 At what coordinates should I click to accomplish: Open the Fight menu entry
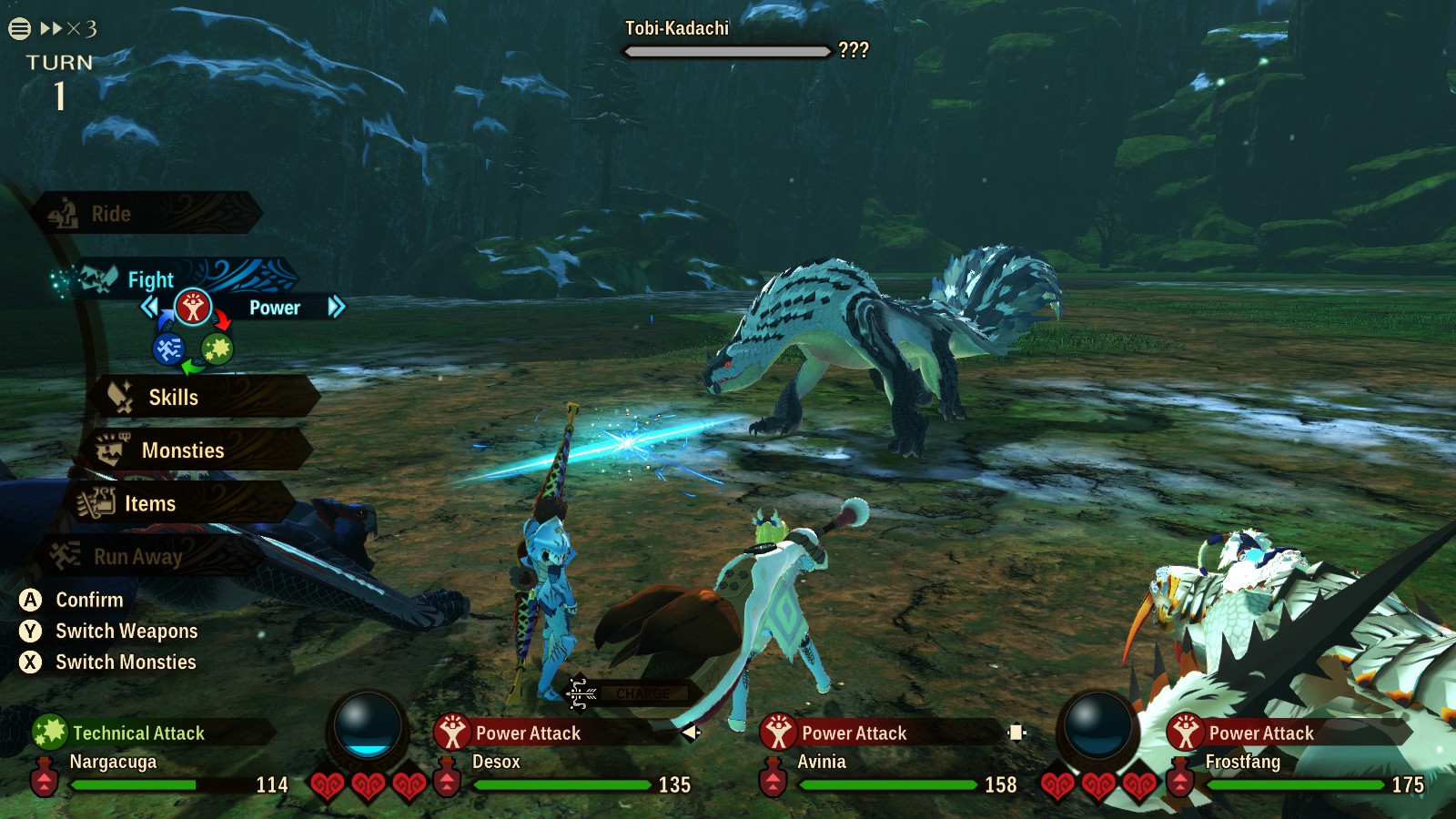point(150,279)
